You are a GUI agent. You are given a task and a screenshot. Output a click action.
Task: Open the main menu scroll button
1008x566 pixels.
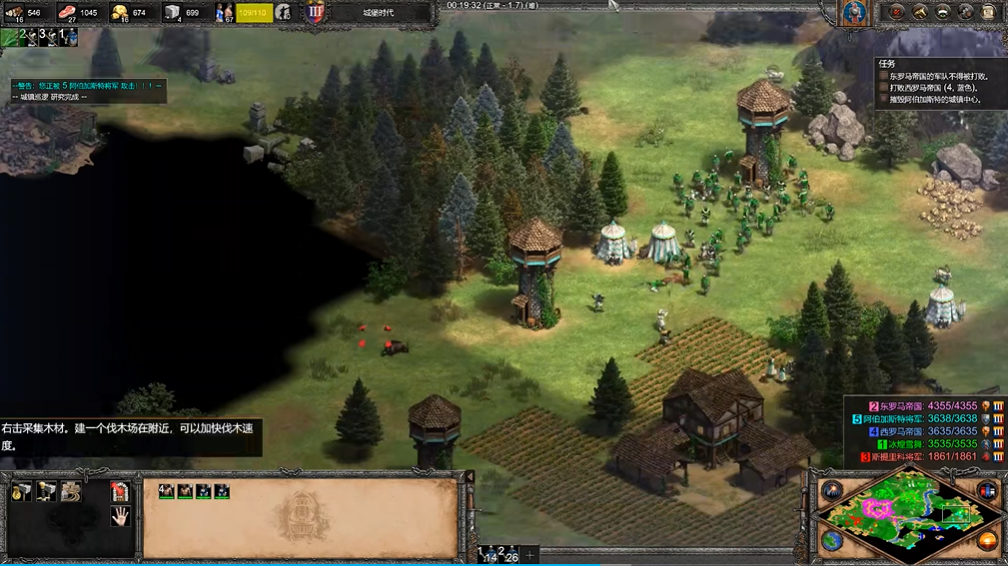tap(991, 12)
